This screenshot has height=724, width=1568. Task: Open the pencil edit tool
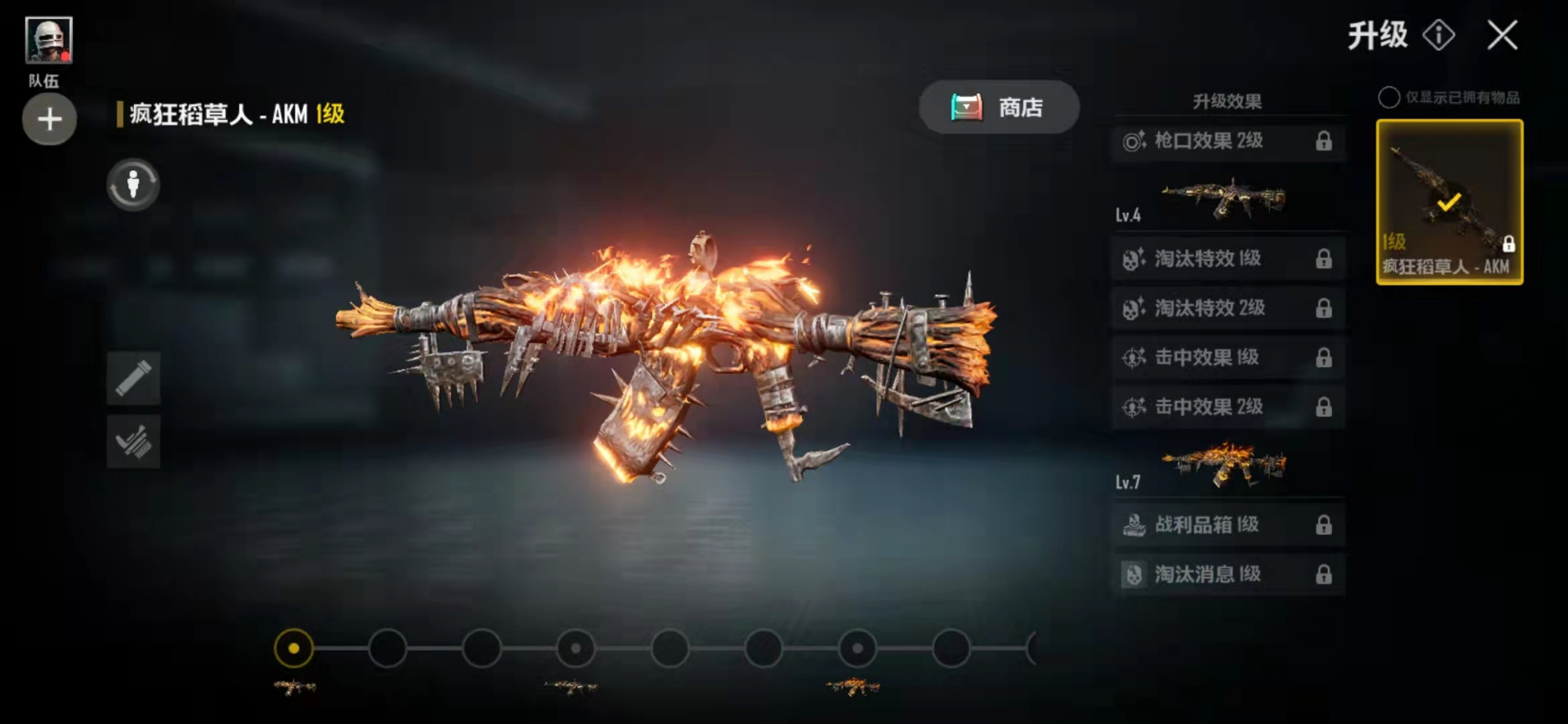133,378
